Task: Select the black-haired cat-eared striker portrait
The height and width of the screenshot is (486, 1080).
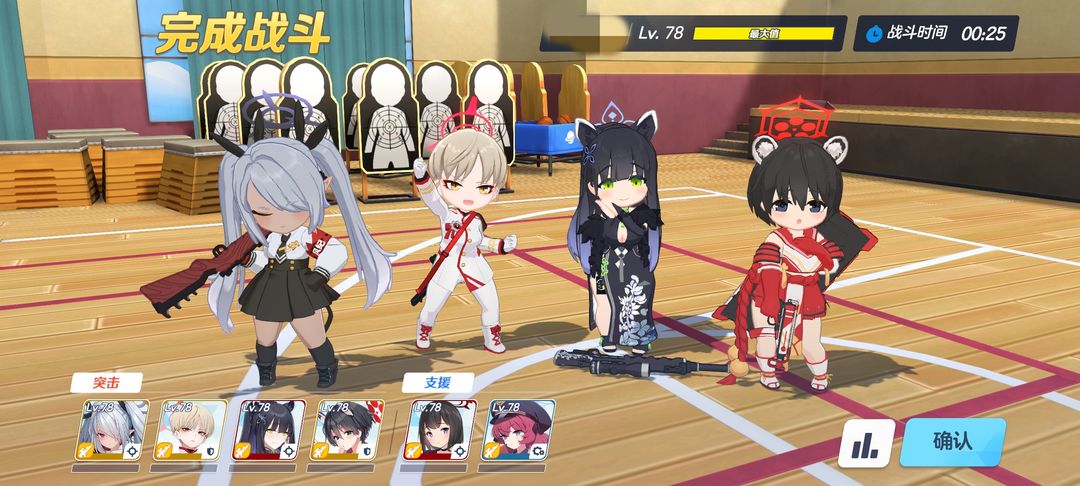Action: click(x=269, y=430)
